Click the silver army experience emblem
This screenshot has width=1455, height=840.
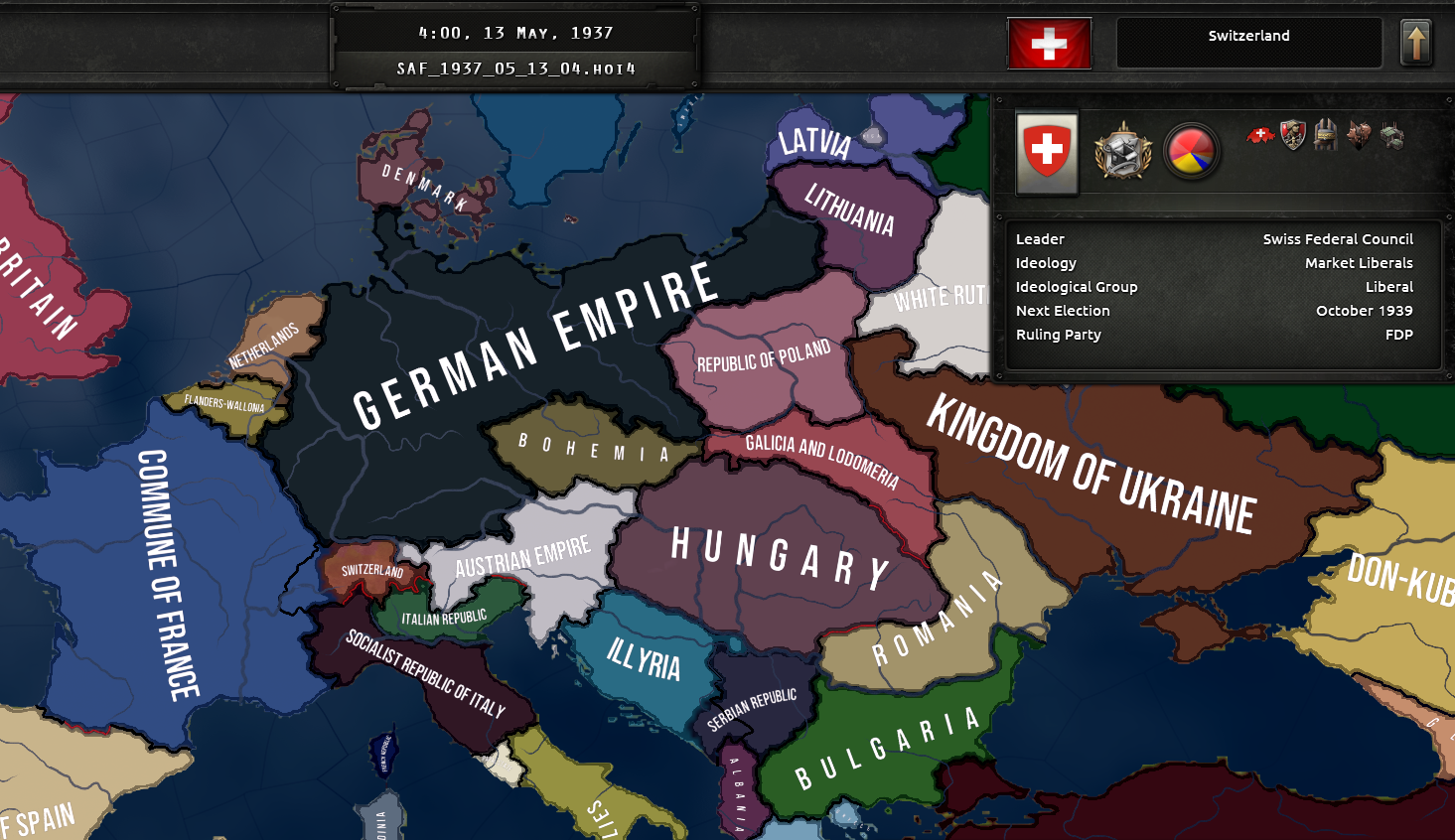coord(1122,154)
